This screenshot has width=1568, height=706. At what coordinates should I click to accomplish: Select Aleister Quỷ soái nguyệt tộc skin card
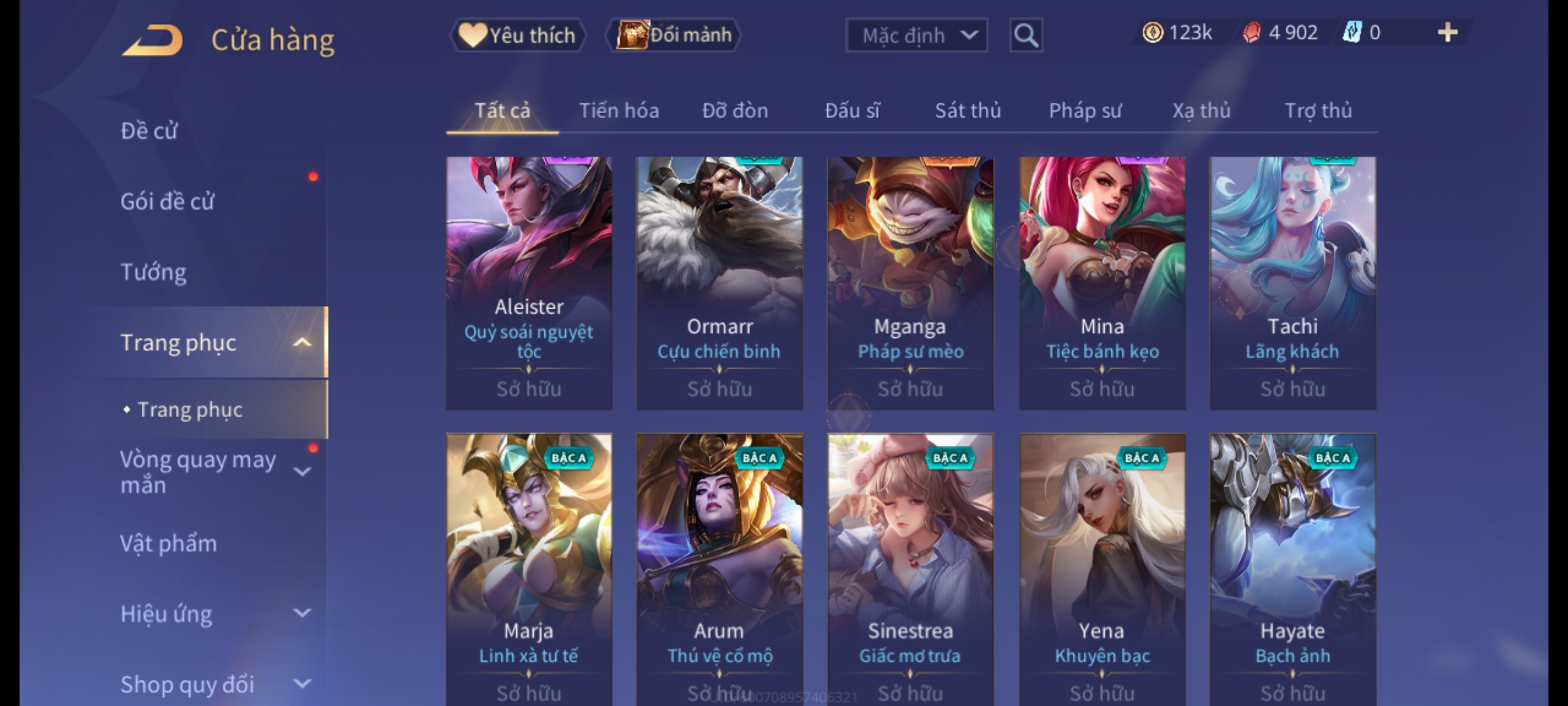click(529, 282)
